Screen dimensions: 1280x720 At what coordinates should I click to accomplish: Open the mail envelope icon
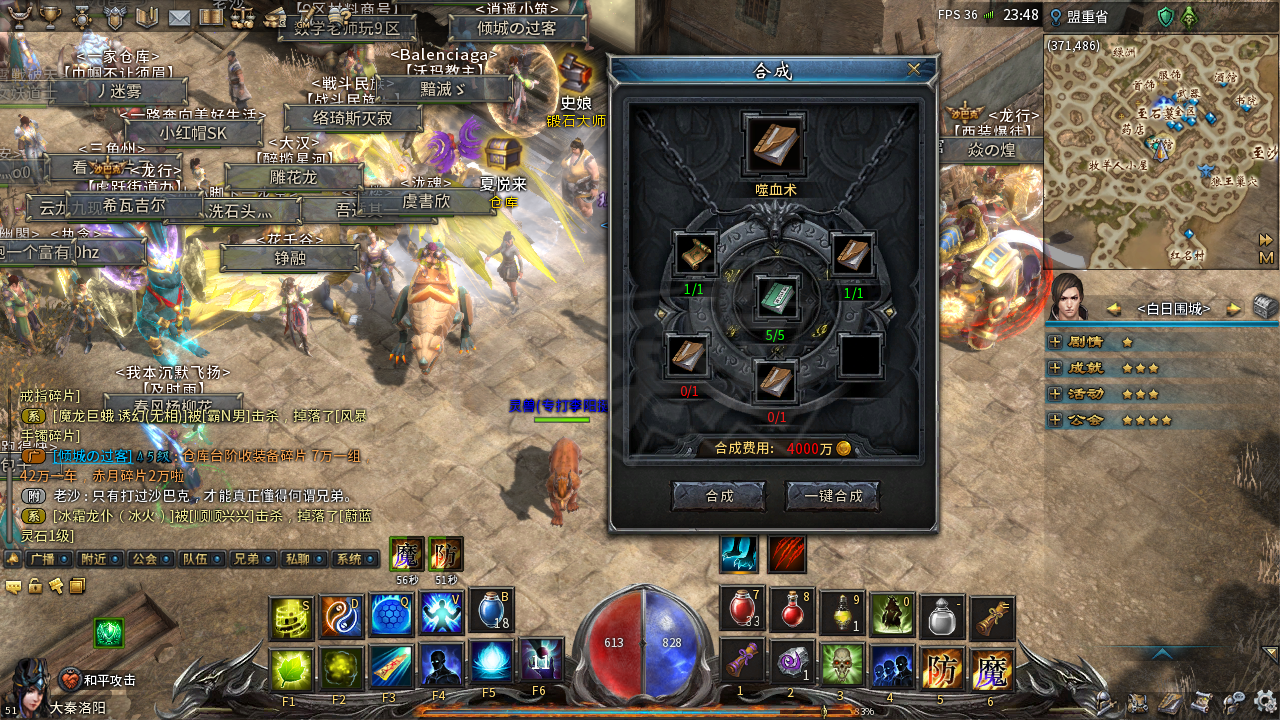[x=179, y=17]
